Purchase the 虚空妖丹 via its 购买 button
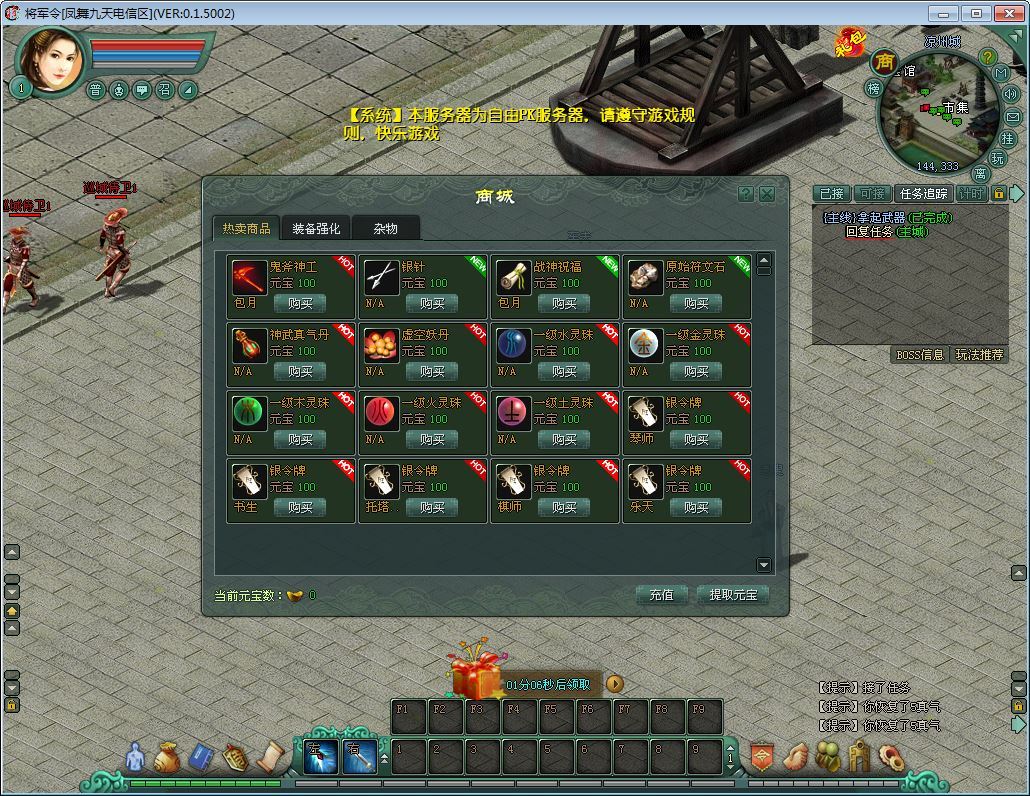The image size is (1030, 796). (432, 371)
